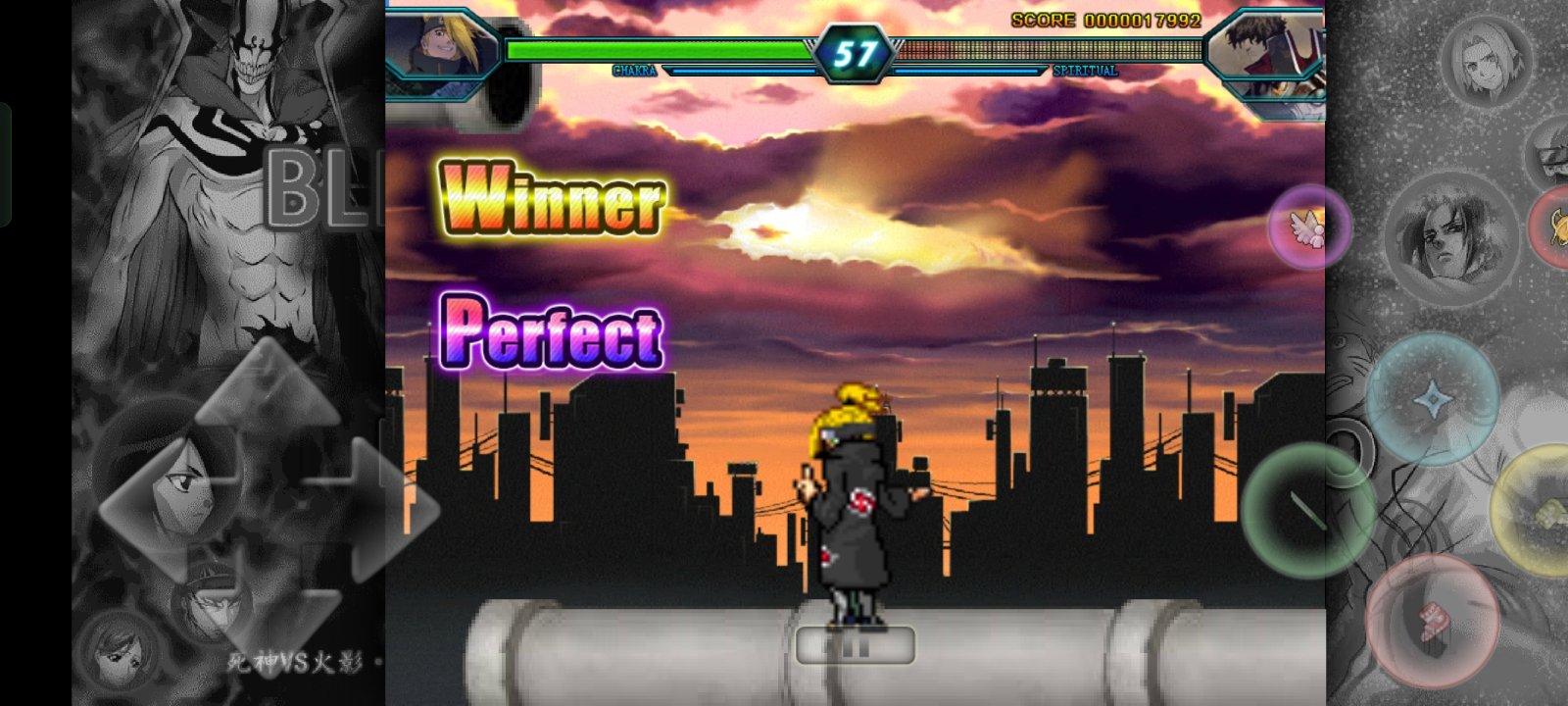Tap the yellow fist button
The width and height of the screenshot is (1568, 706).
tap(1539, 510)
